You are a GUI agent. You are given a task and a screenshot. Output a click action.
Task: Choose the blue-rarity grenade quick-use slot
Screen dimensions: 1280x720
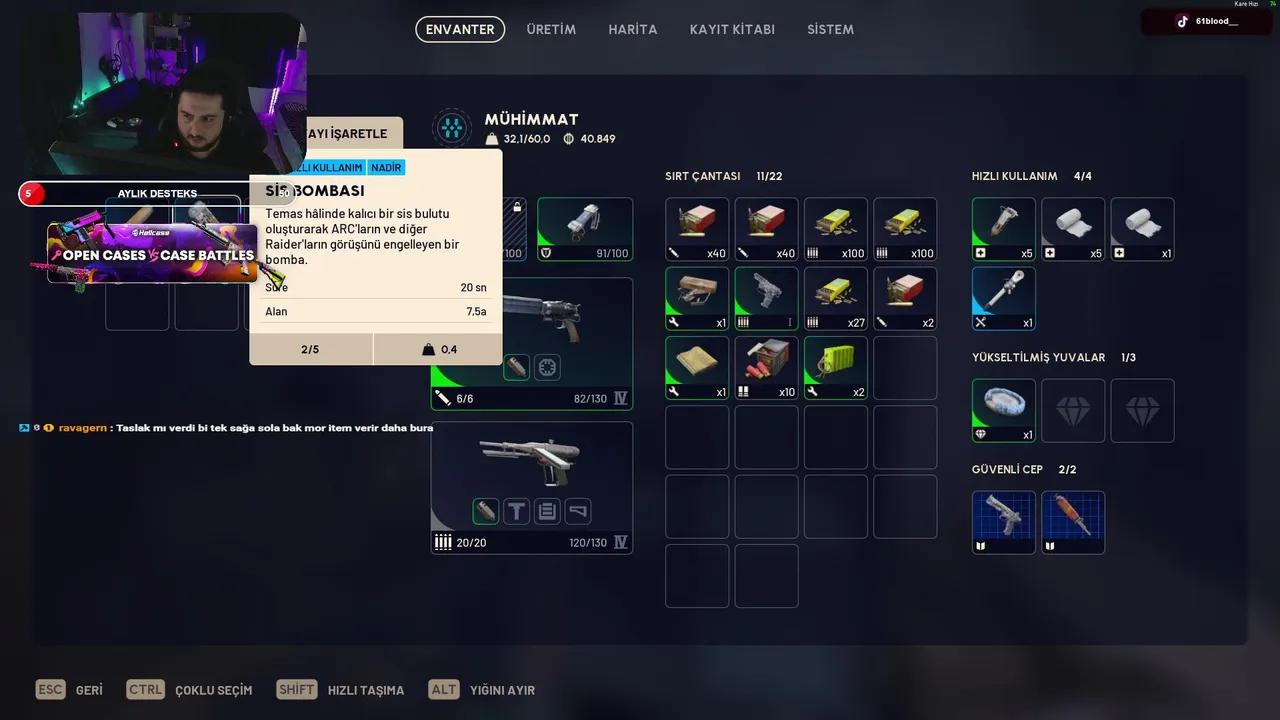1003,298
